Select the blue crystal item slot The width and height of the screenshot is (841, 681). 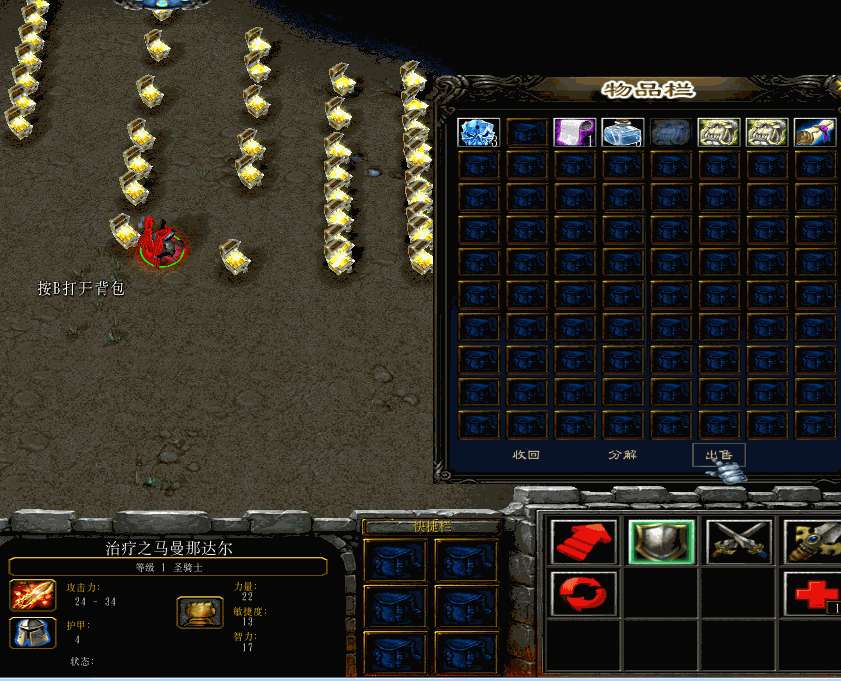pos(478,133)
